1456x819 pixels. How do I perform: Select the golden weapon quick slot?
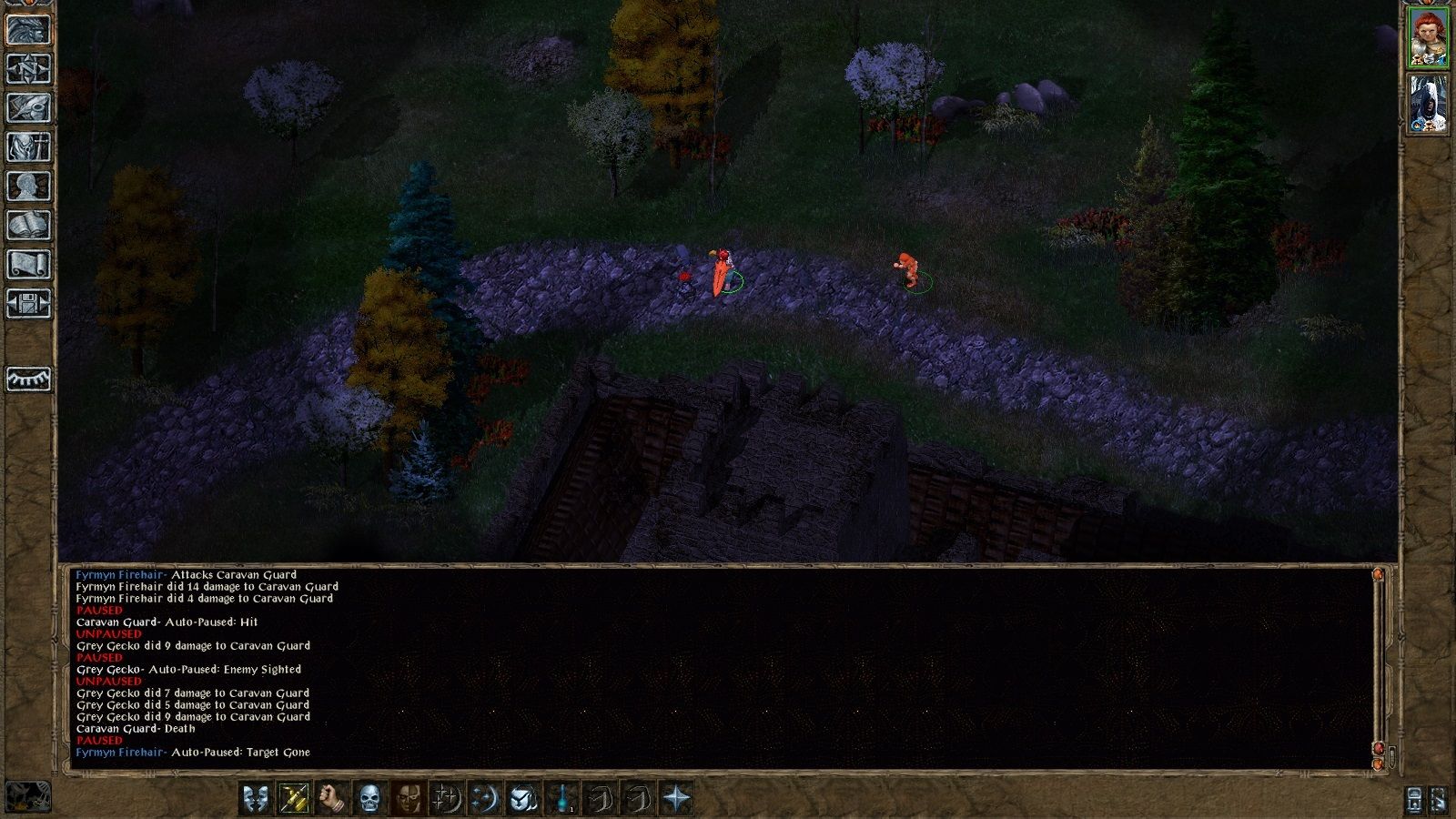tap(294, 799)
